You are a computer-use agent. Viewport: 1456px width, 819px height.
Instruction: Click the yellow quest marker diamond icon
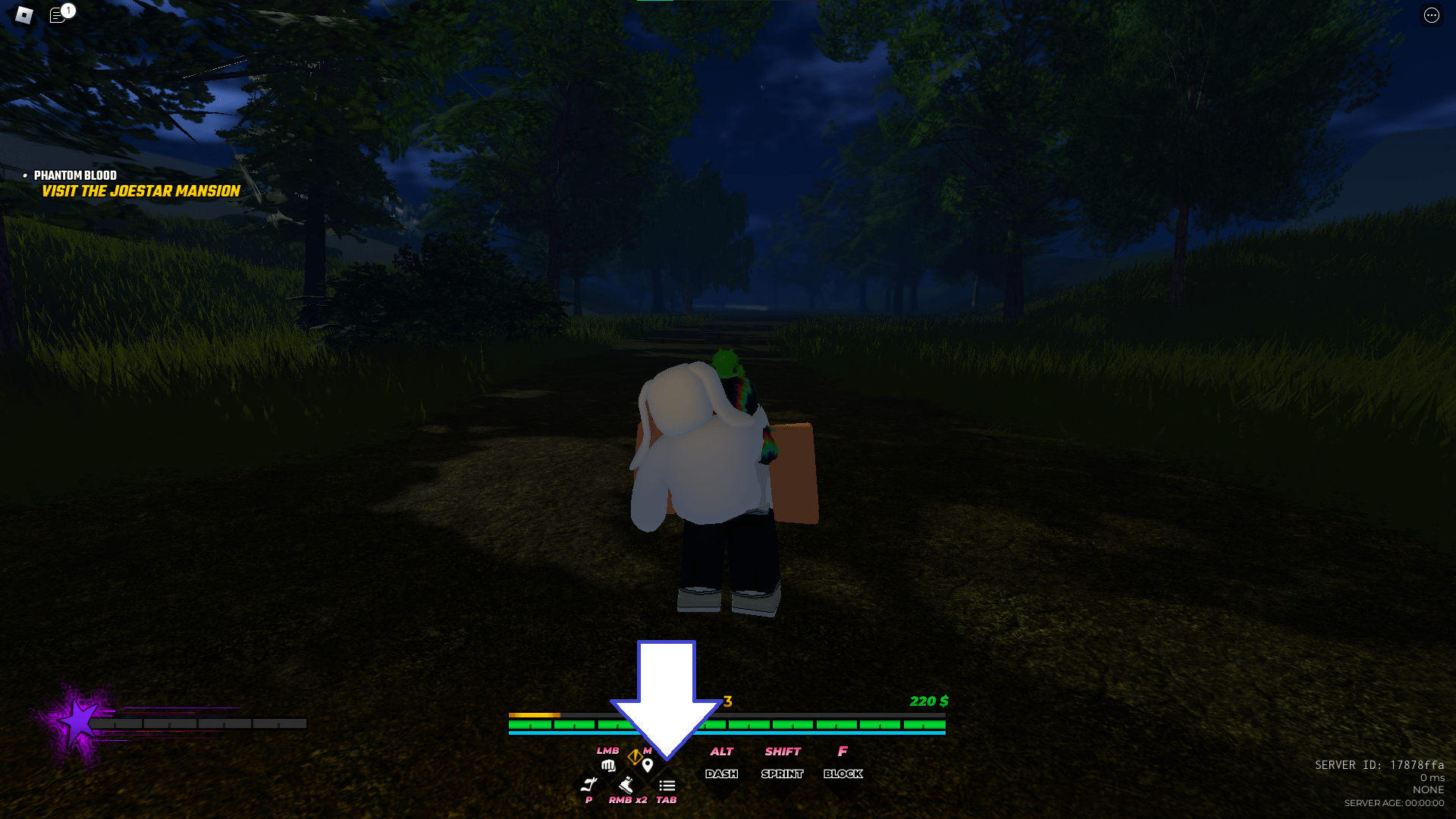(x=635, y=757)
